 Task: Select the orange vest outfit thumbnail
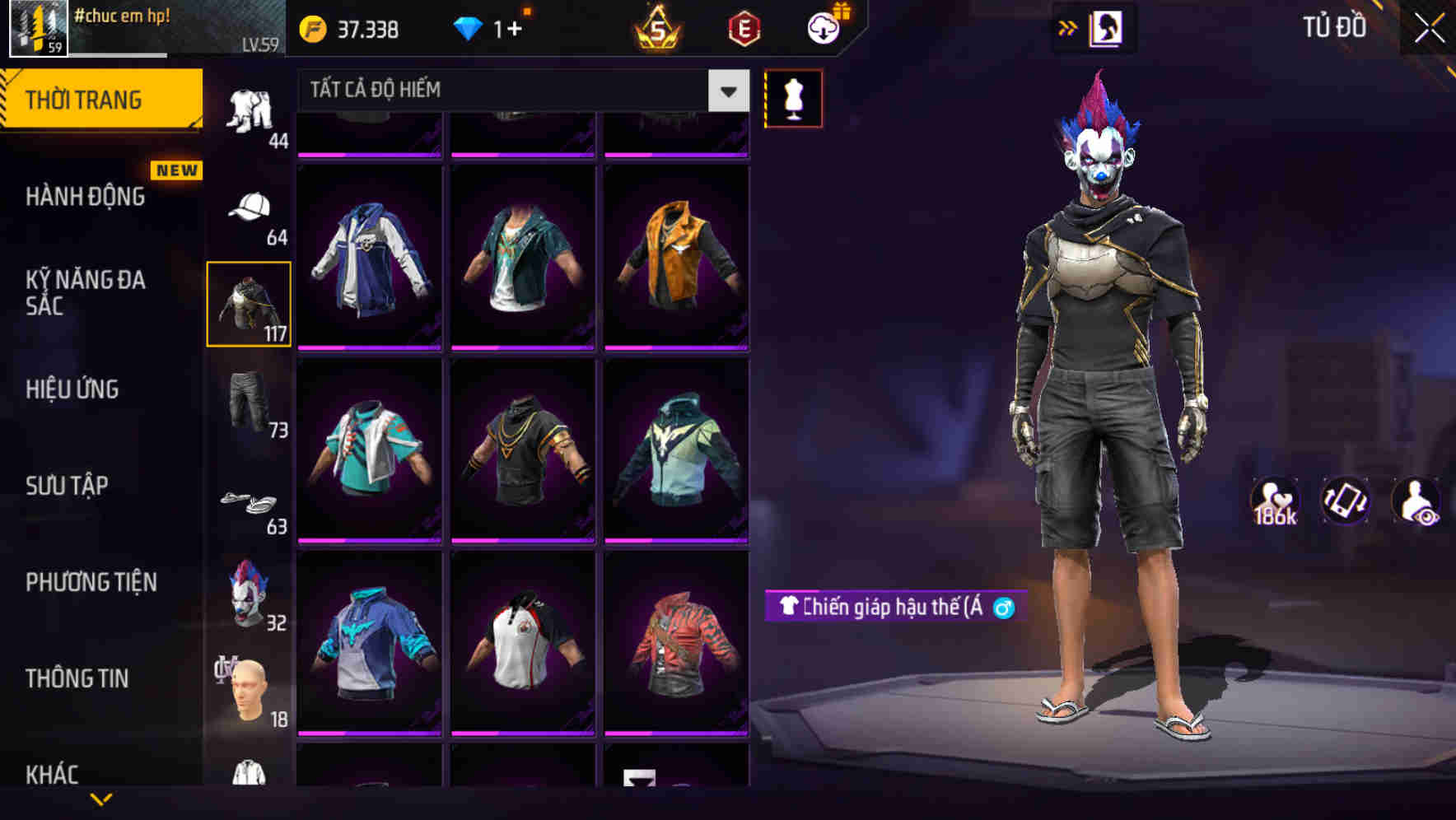(679, 255)
